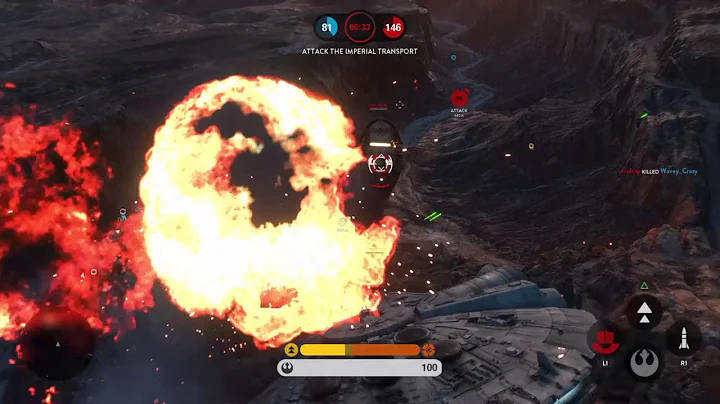Viewport: 720px width, 404px height.
Task: Select the red Attack objective marker
Action: point(460,98)
